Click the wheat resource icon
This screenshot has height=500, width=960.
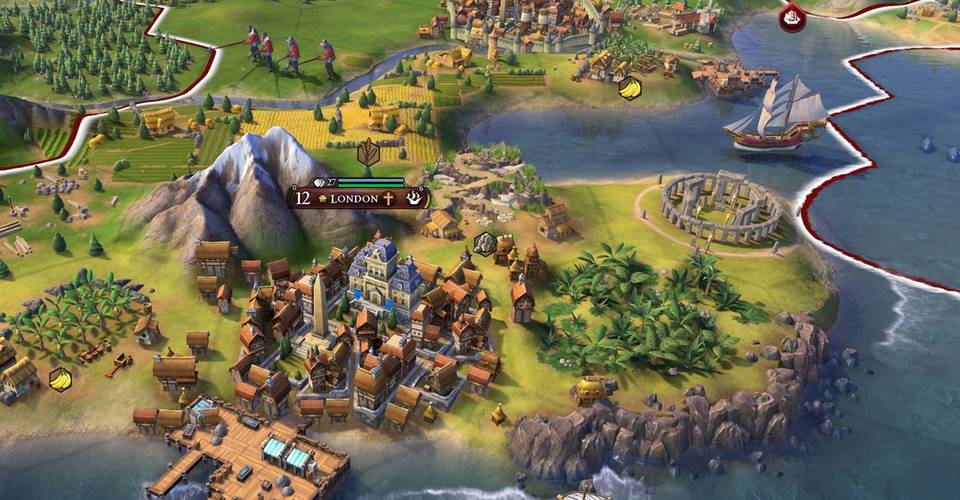(368, 153)
